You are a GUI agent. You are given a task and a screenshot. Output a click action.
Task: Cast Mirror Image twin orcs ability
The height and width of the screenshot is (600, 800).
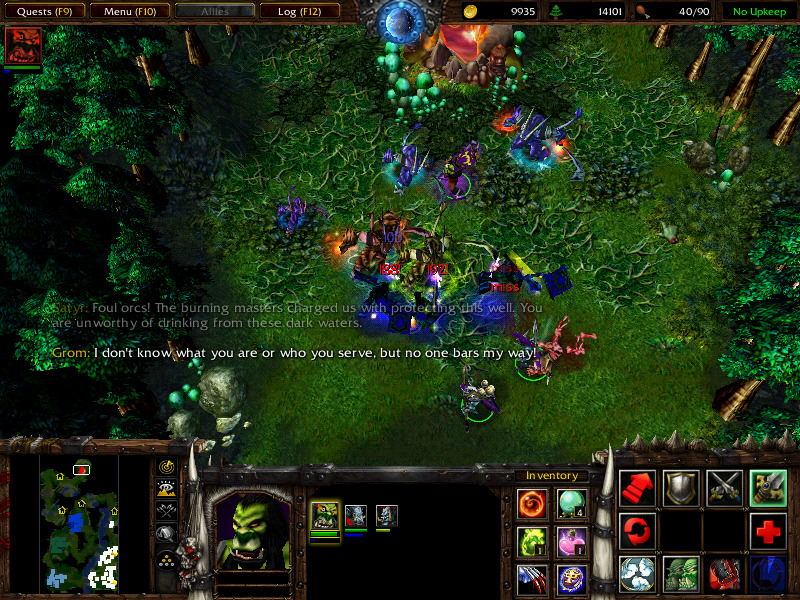(681, 573)
